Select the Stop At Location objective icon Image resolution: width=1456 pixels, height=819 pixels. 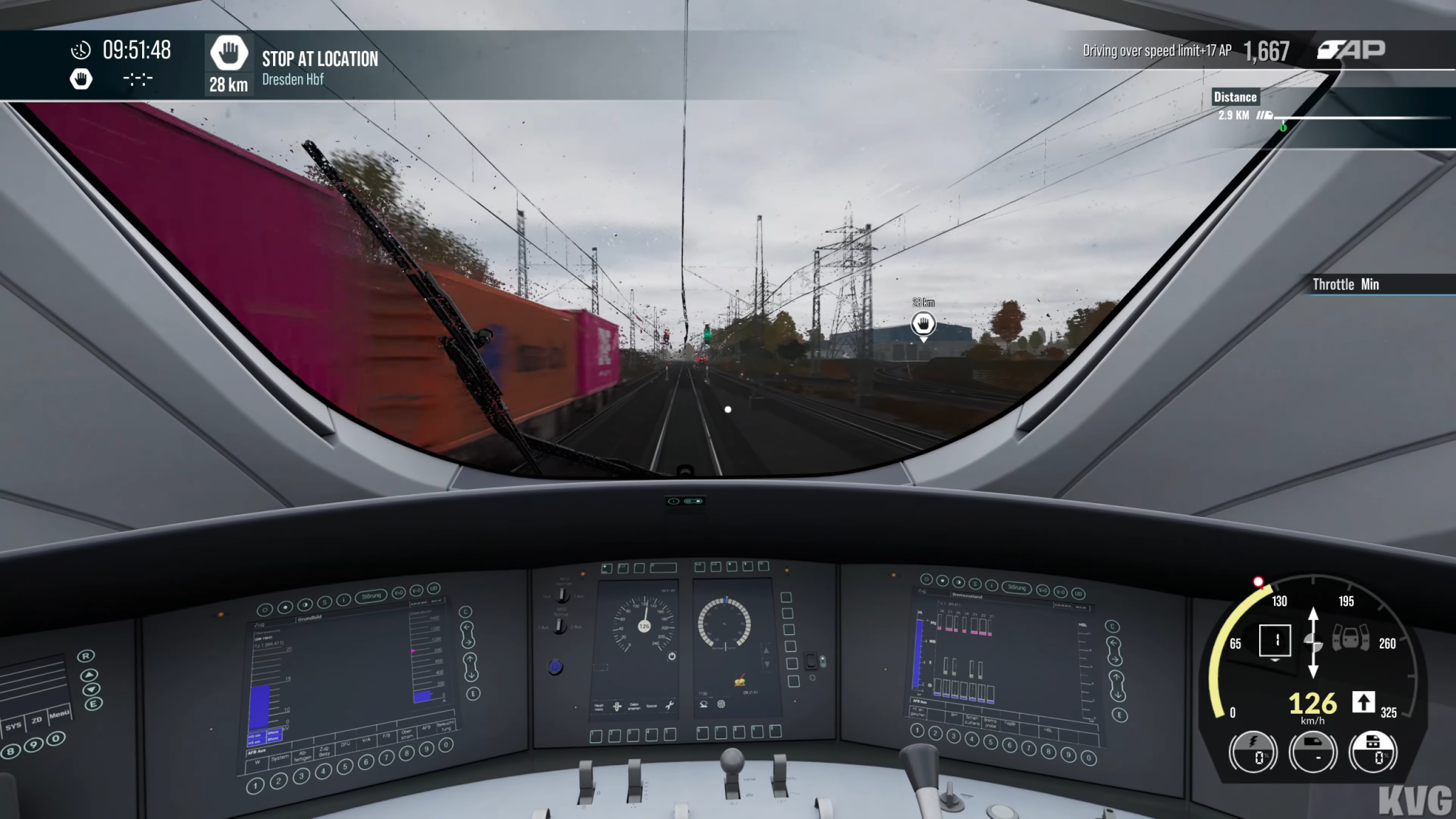pos(228,52)
